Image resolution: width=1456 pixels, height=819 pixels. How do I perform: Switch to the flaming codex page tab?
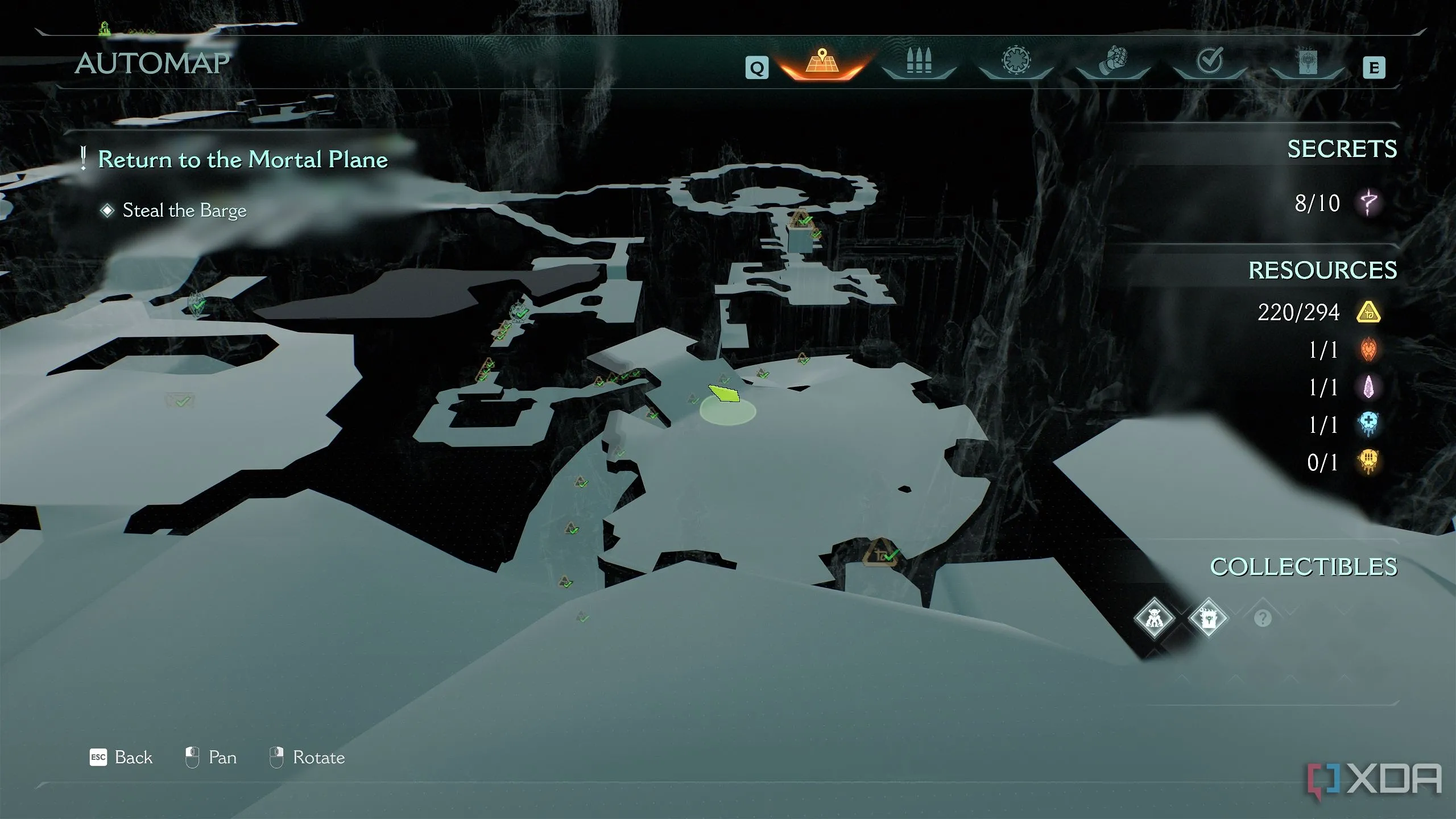(1307, 62)
